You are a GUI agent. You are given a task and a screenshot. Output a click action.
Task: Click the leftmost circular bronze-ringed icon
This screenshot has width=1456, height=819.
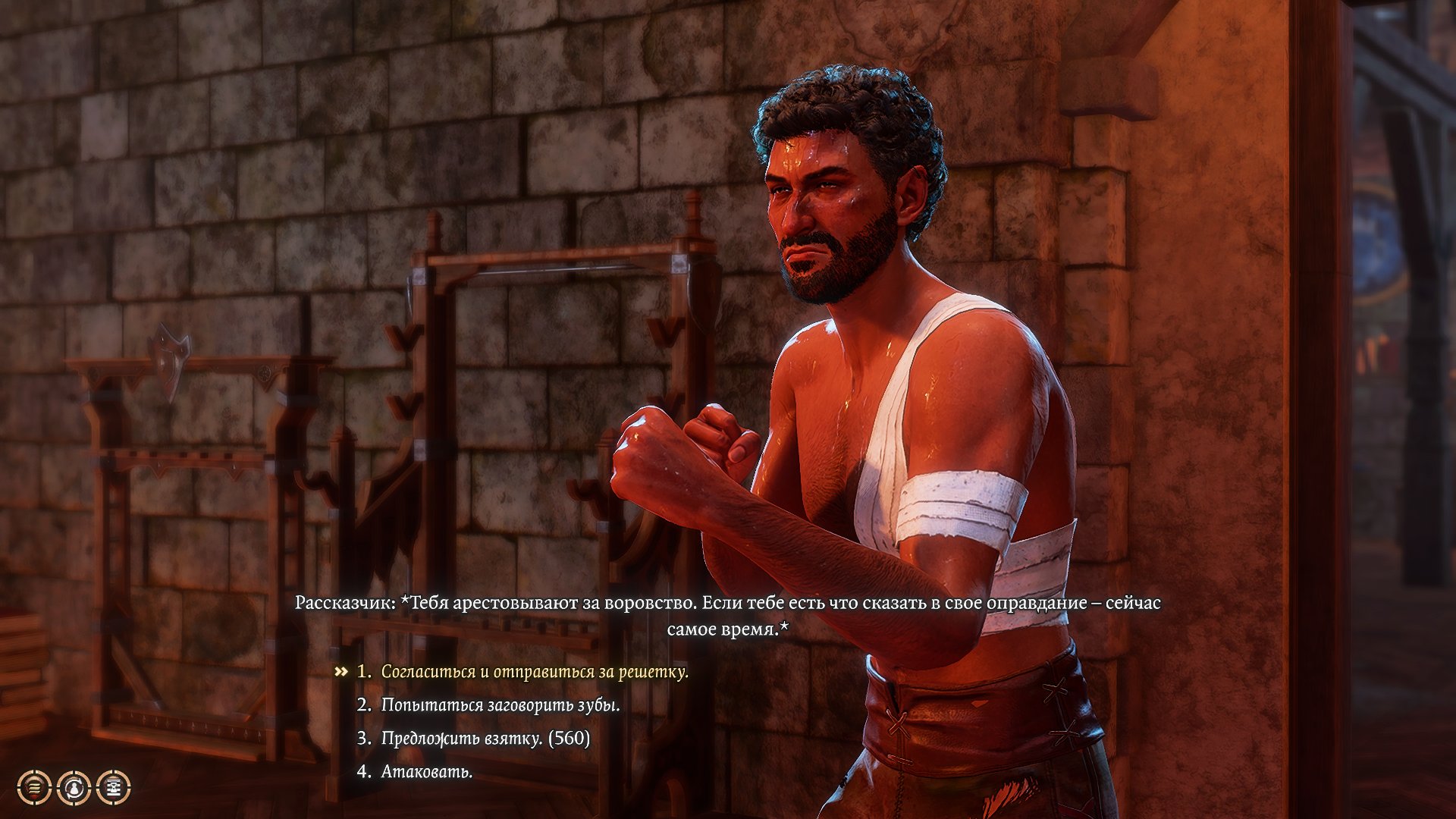(x=33, y=788)
